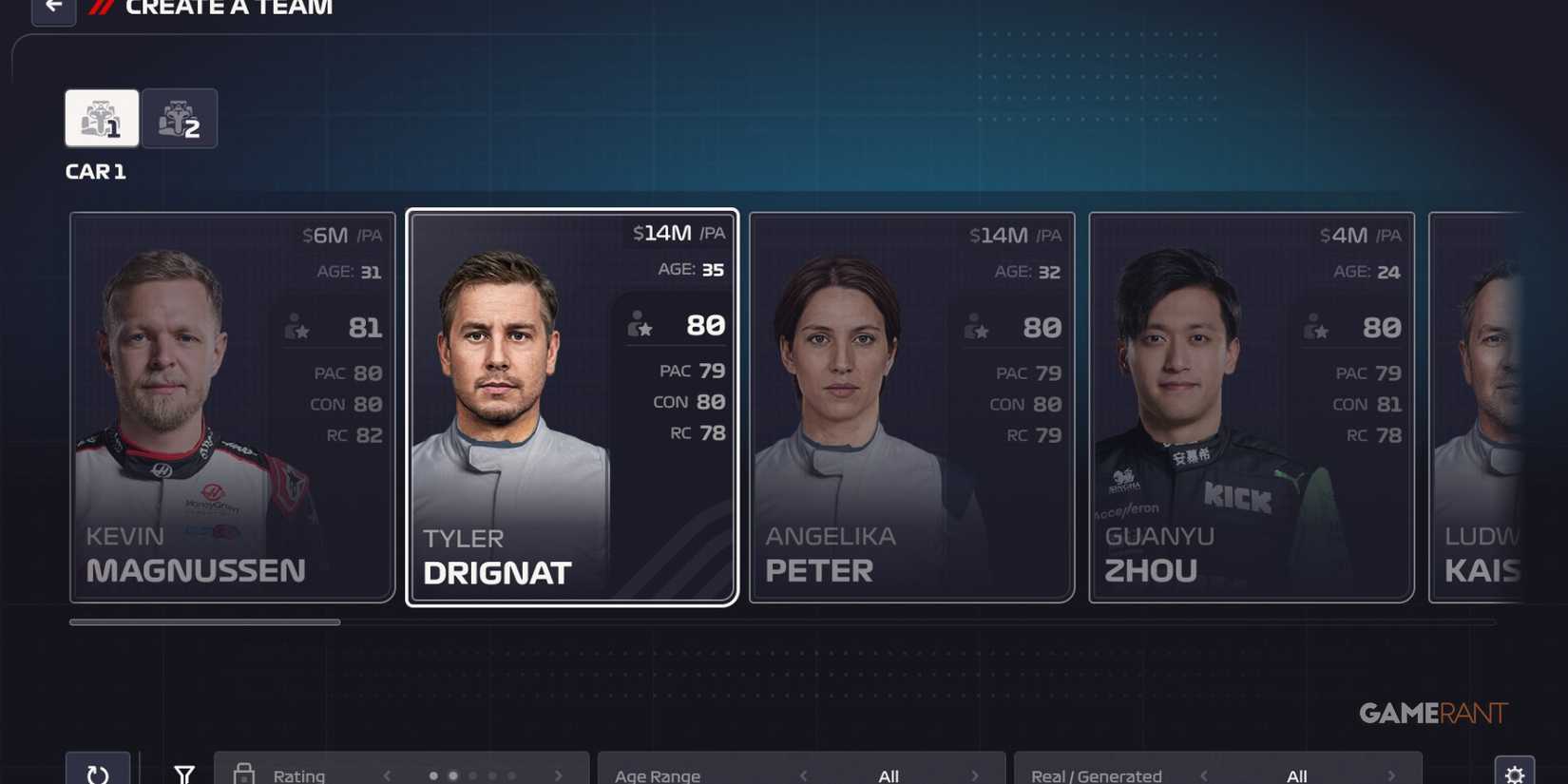
Task: Select the Car 2 tab icon
Action: pos(180,118)
